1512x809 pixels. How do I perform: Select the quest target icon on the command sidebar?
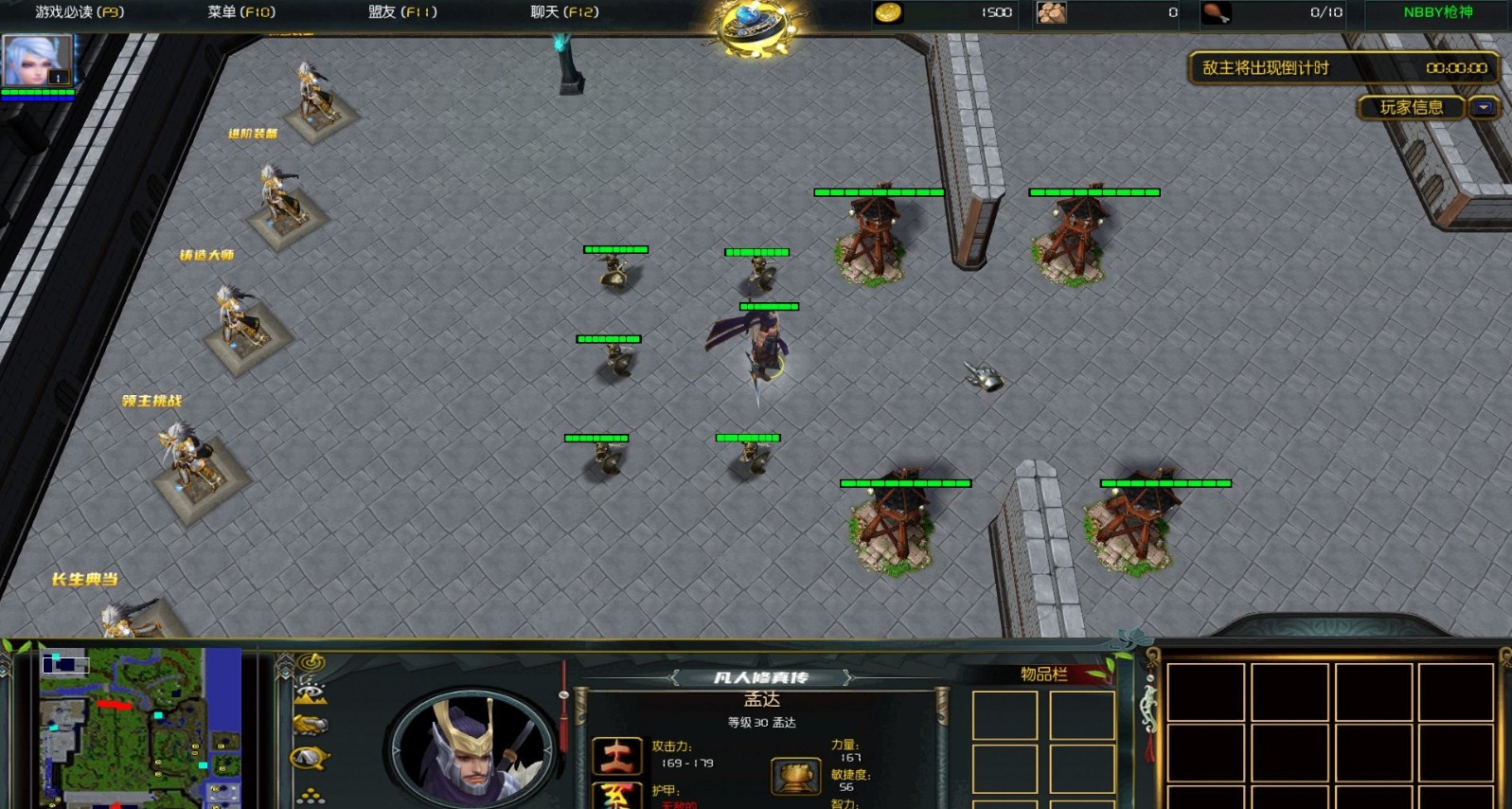[x=311, y=661]
